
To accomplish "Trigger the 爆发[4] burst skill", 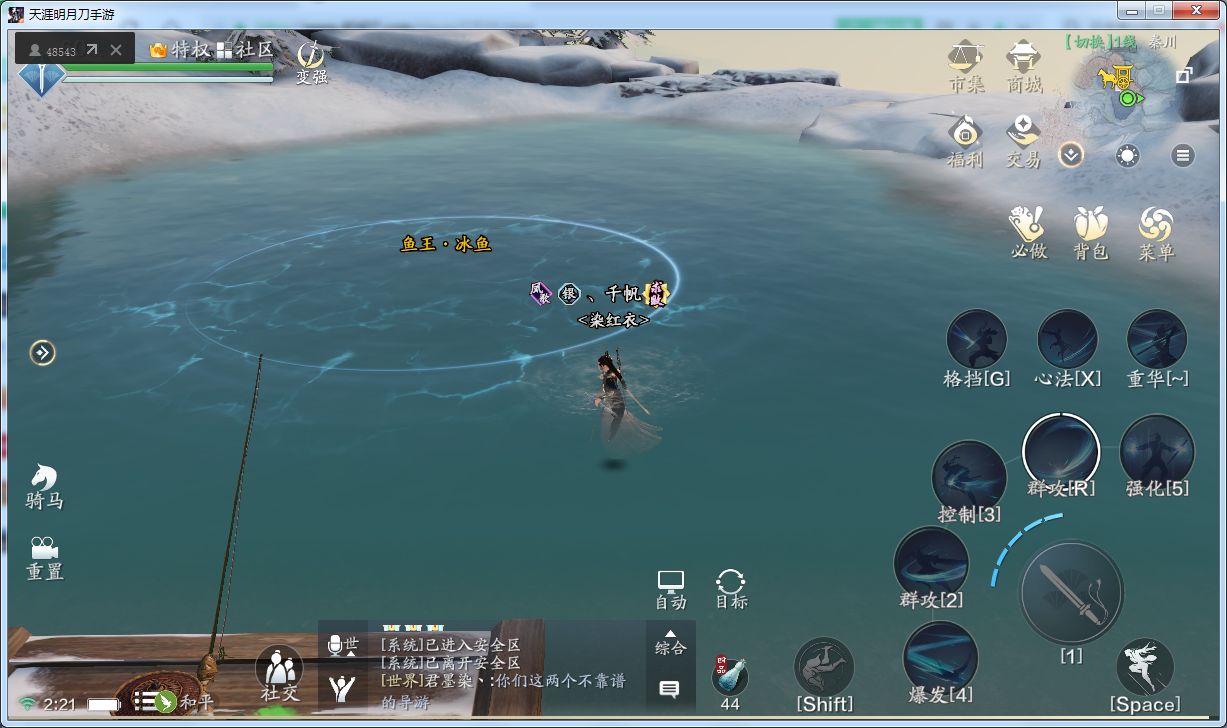I will tap(940, 658).
